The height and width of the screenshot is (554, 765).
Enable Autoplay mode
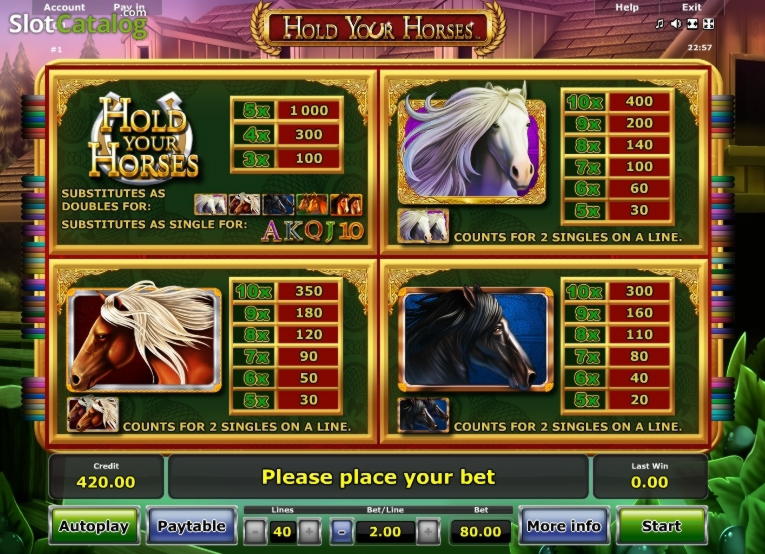point(93,526)
